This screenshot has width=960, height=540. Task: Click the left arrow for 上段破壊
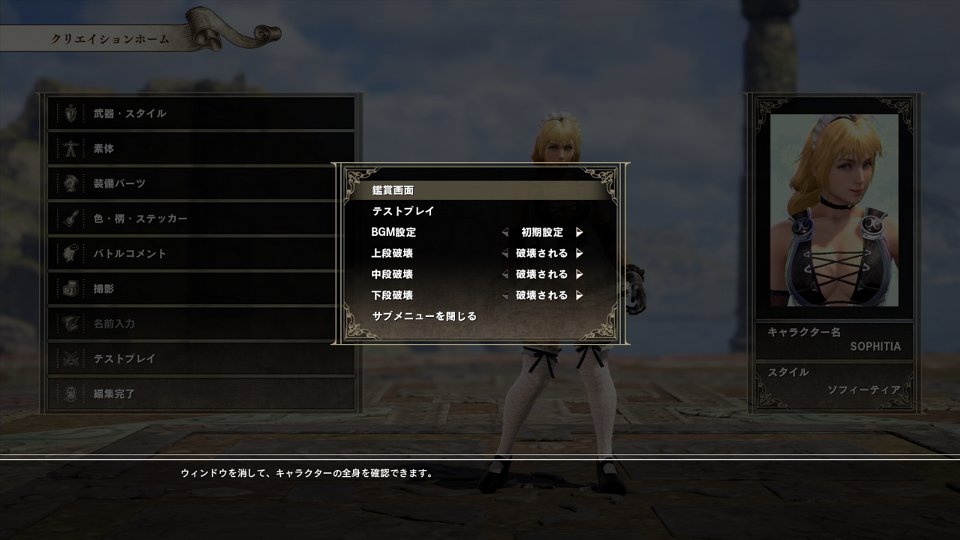(x=505, y=253)
